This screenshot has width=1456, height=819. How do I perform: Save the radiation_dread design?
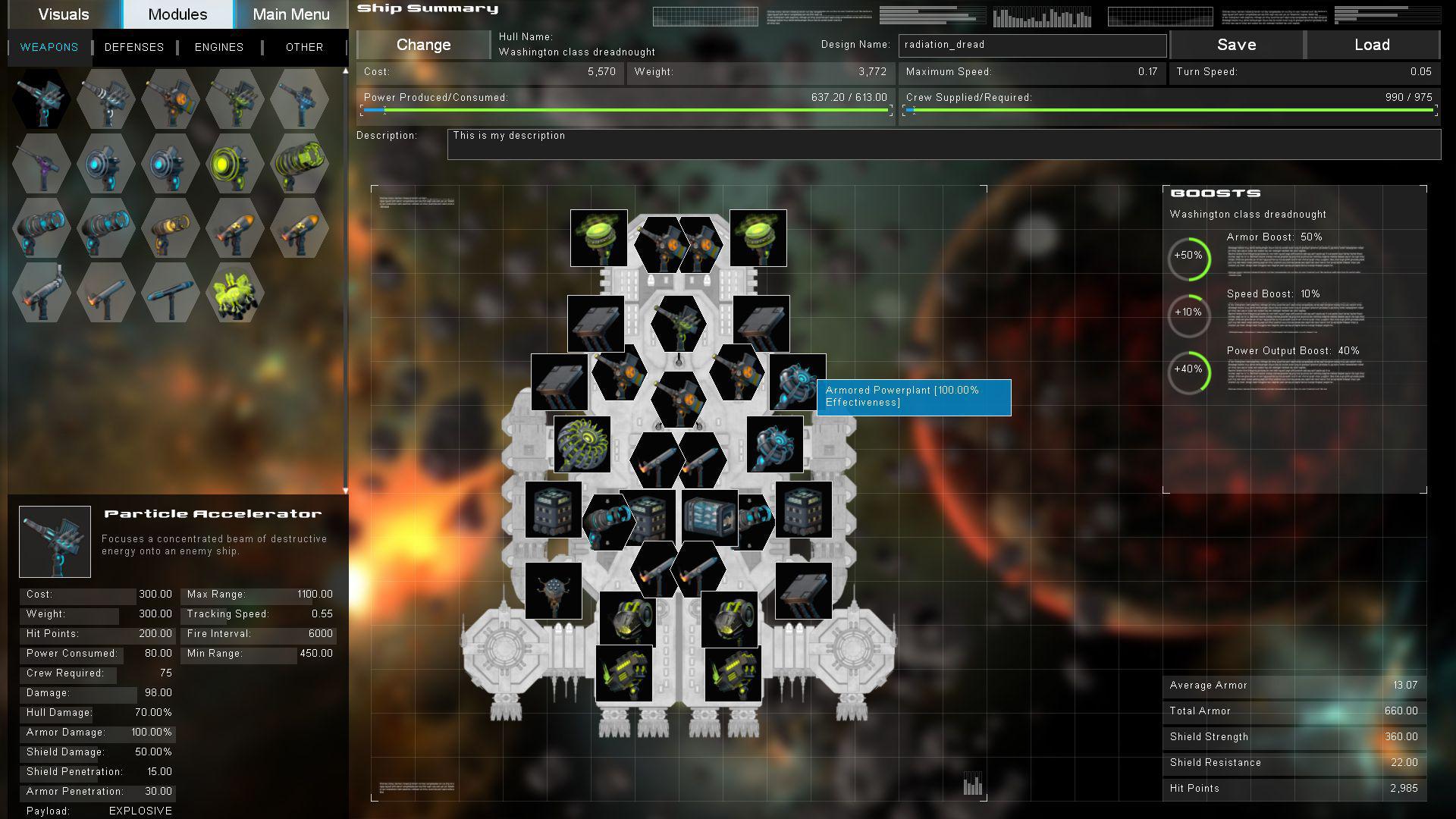point(1236,45)
